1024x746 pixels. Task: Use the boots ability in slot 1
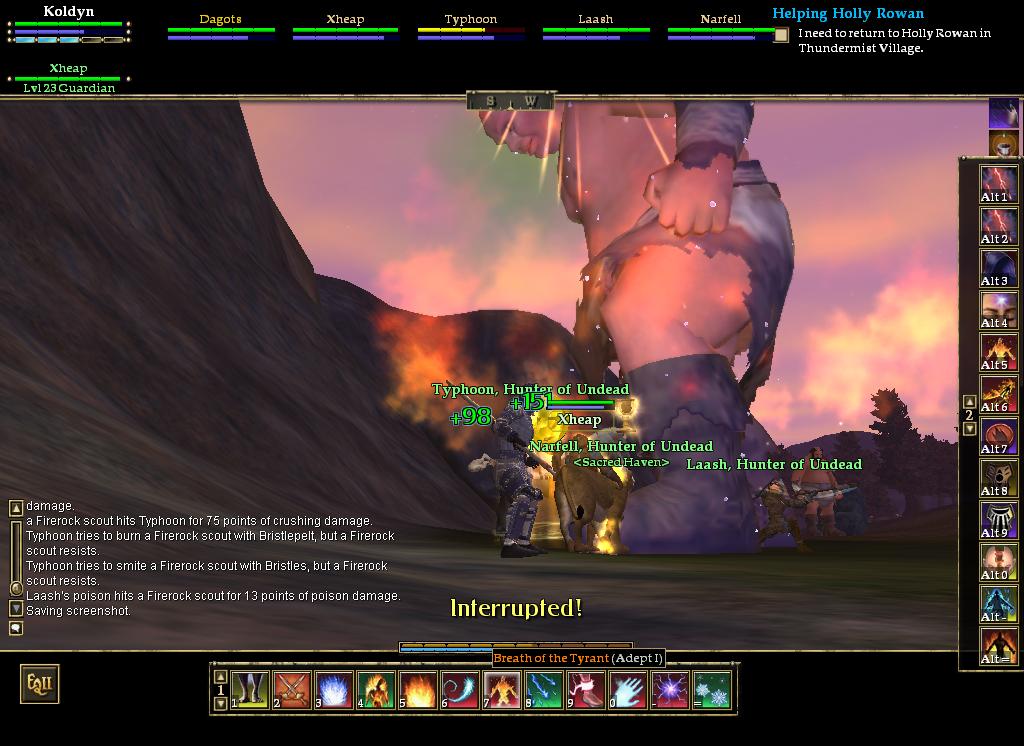[250, 690]
